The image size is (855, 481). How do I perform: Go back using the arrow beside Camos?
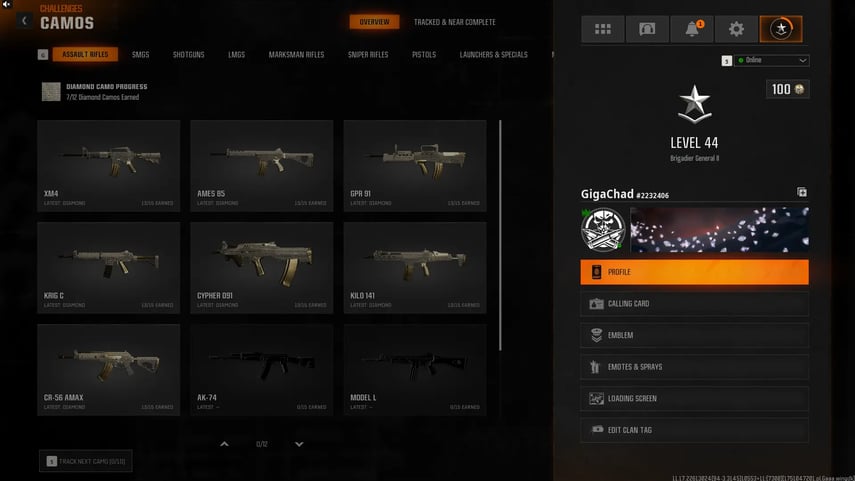click(24, 20)
